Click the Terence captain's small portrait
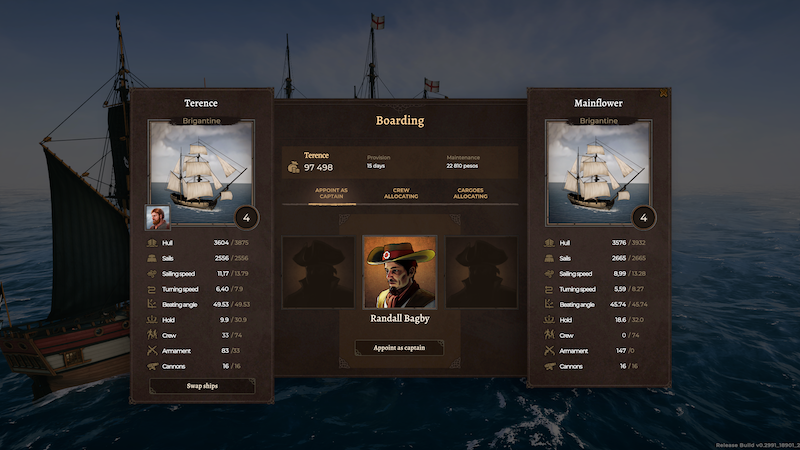This screenshot has width=800, height=450. [159, 218]
